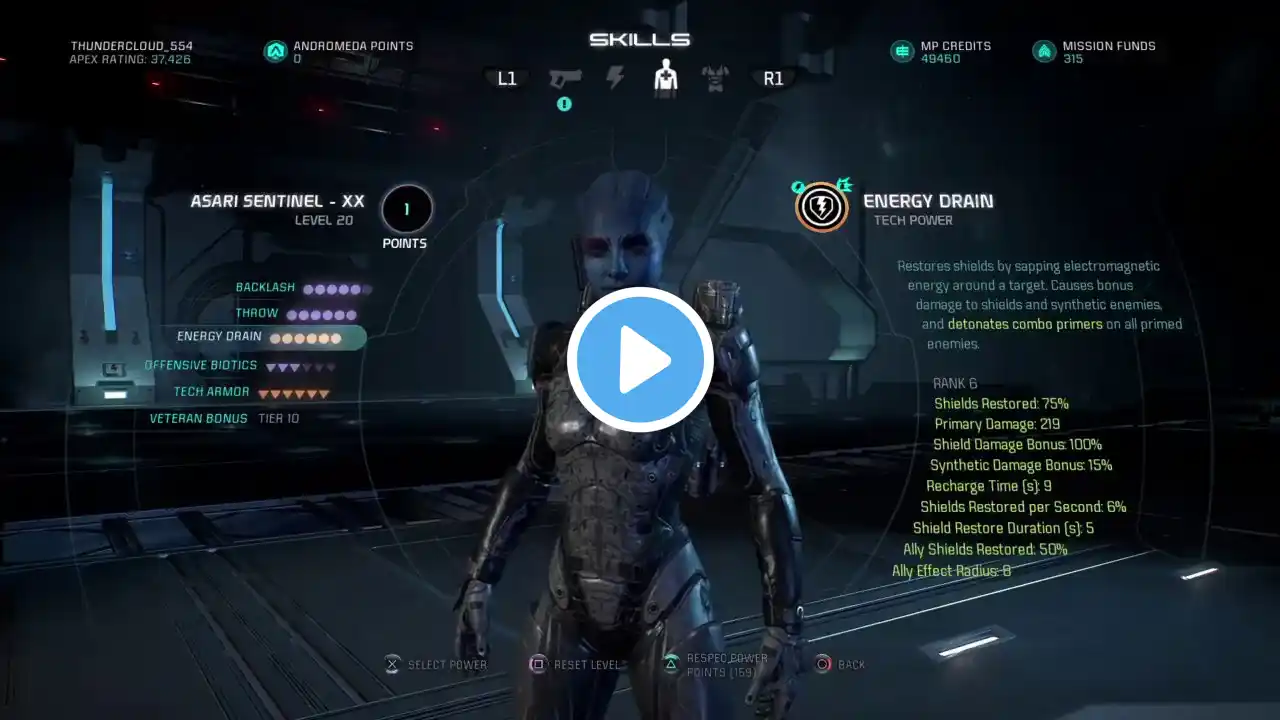The width and height of the screenshot is (1280, 720).
Task: Click the MP Credits icon
Action: click(x=902, y=51)
